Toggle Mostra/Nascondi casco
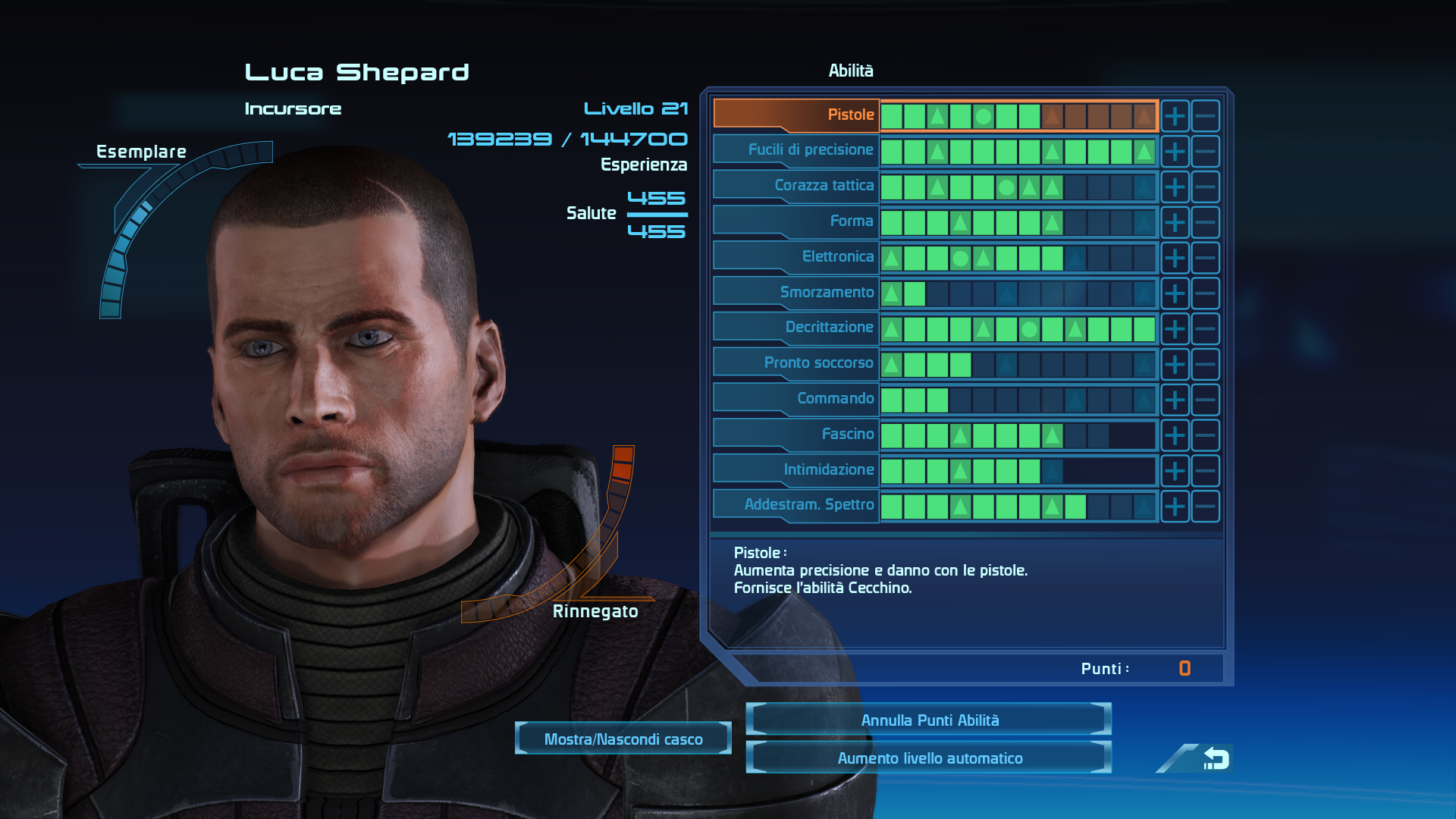Screen dimensions: 1456x819 [623, 739]
